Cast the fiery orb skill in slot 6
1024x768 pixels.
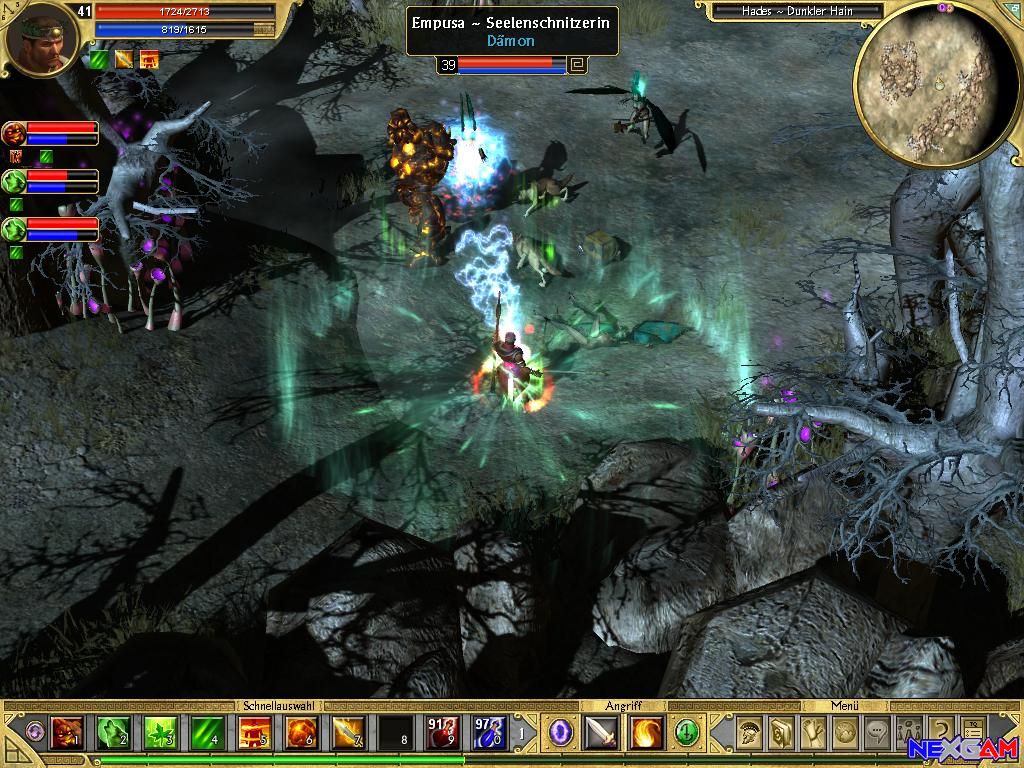tap(301, 733)
